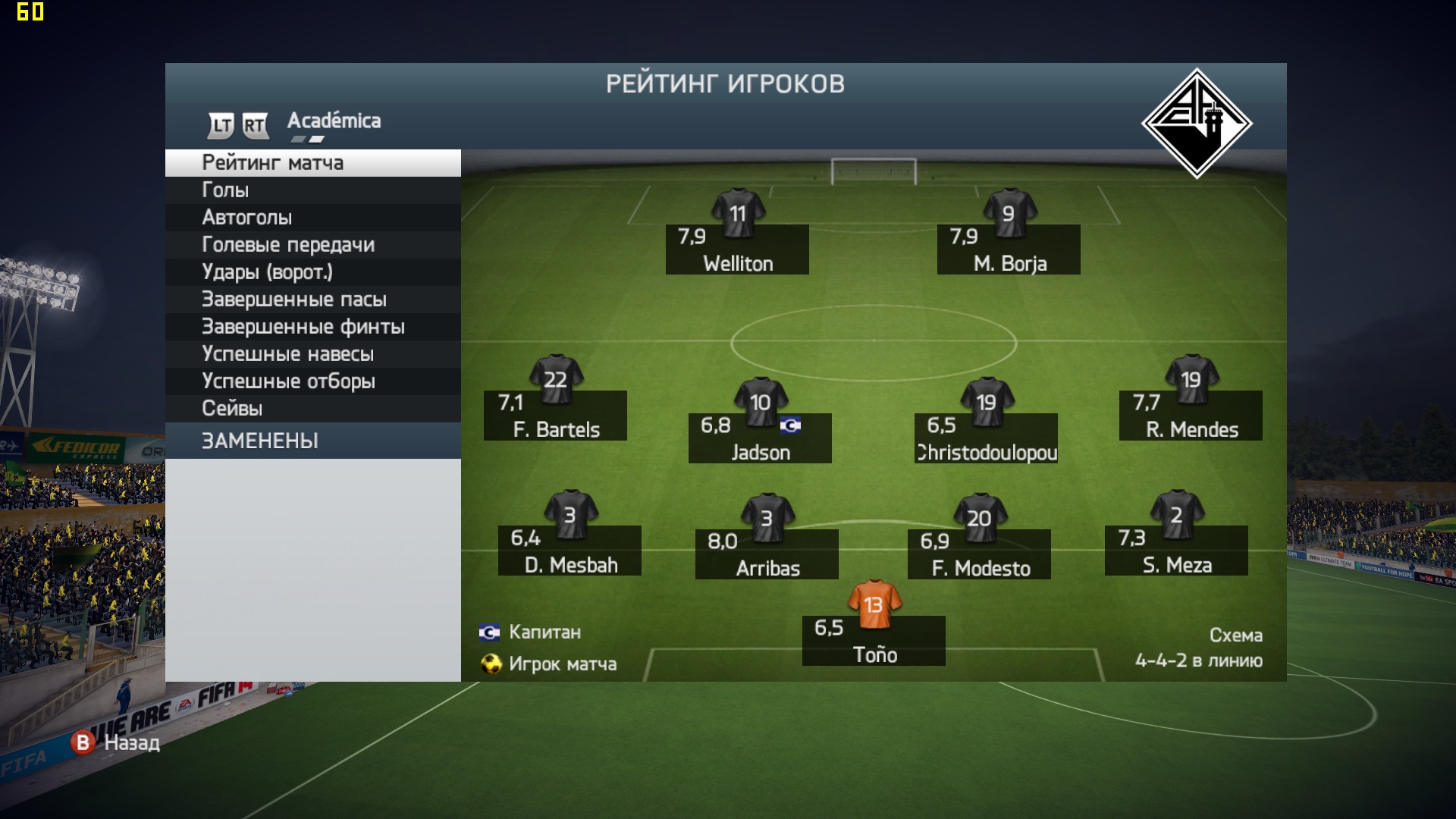
Task: Show the Голы statistic
Action: [312, 190]
